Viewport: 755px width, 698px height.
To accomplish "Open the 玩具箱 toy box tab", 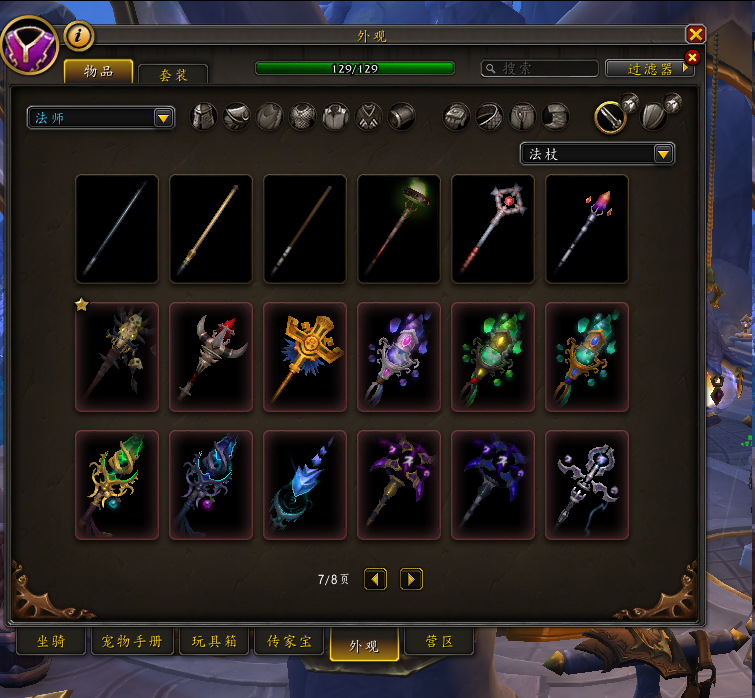I will (x=213, y=642).
